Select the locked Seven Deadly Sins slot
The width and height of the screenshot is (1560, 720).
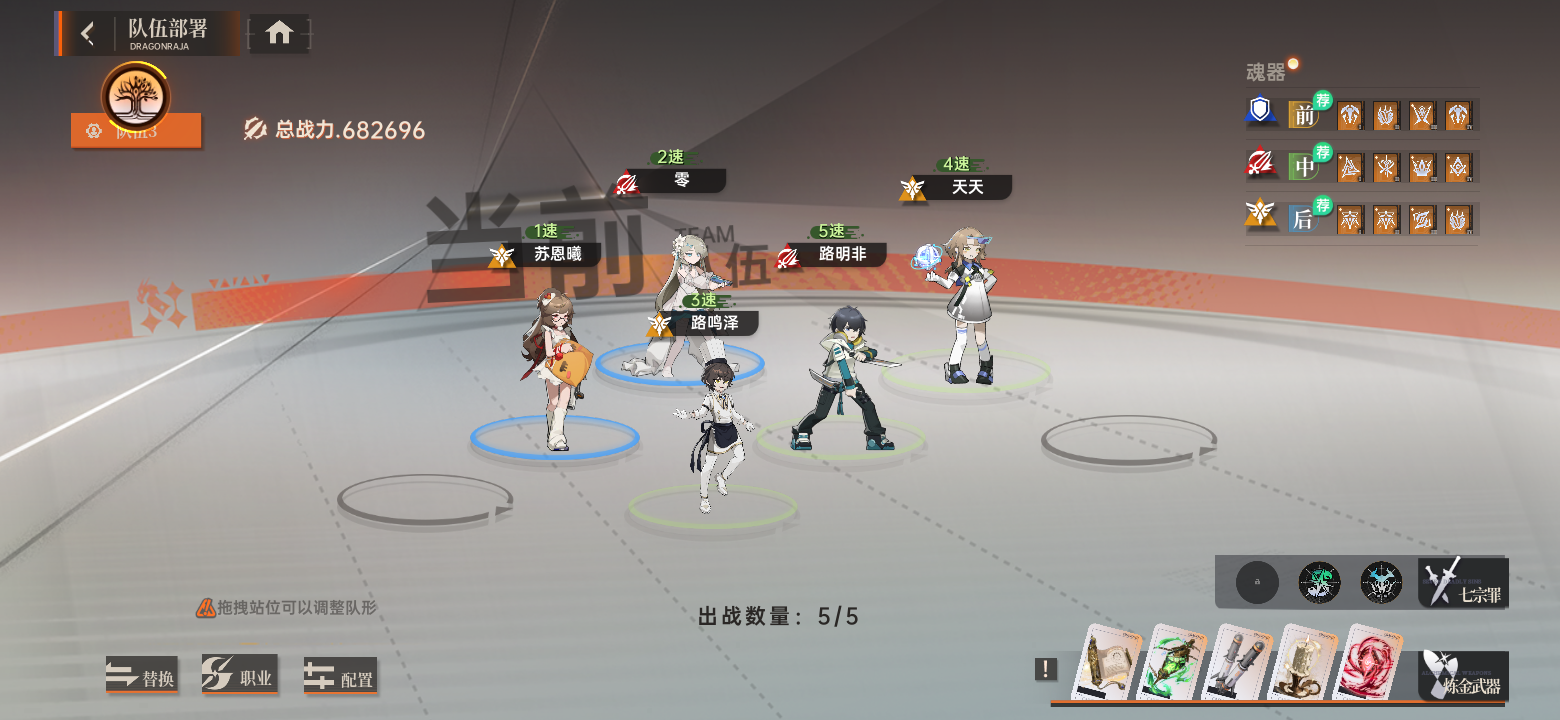point(1257,582)
